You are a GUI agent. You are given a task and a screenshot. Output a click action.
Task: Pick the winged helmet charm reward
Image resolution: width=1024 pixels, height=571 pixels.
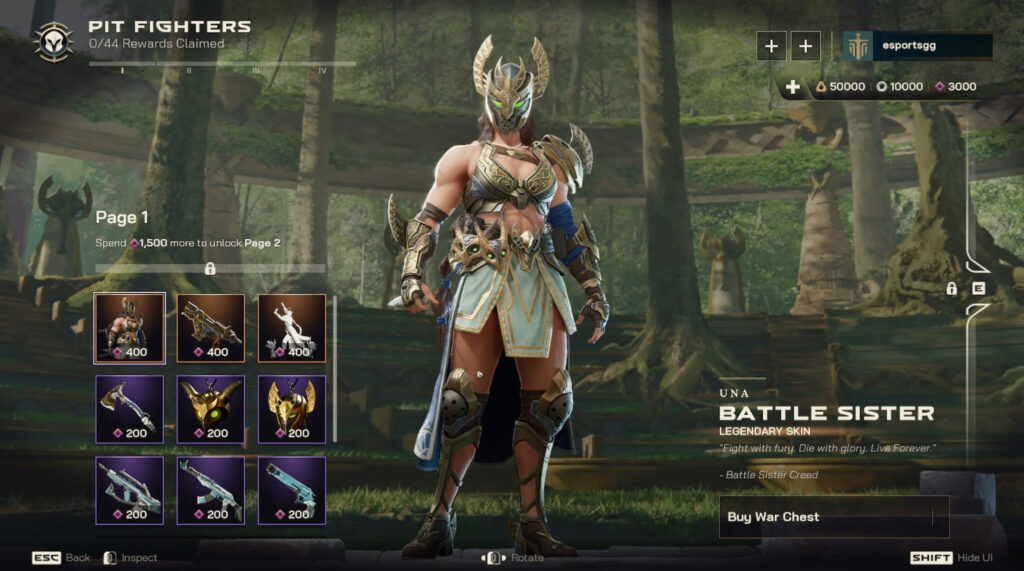[x=292, y=409]
